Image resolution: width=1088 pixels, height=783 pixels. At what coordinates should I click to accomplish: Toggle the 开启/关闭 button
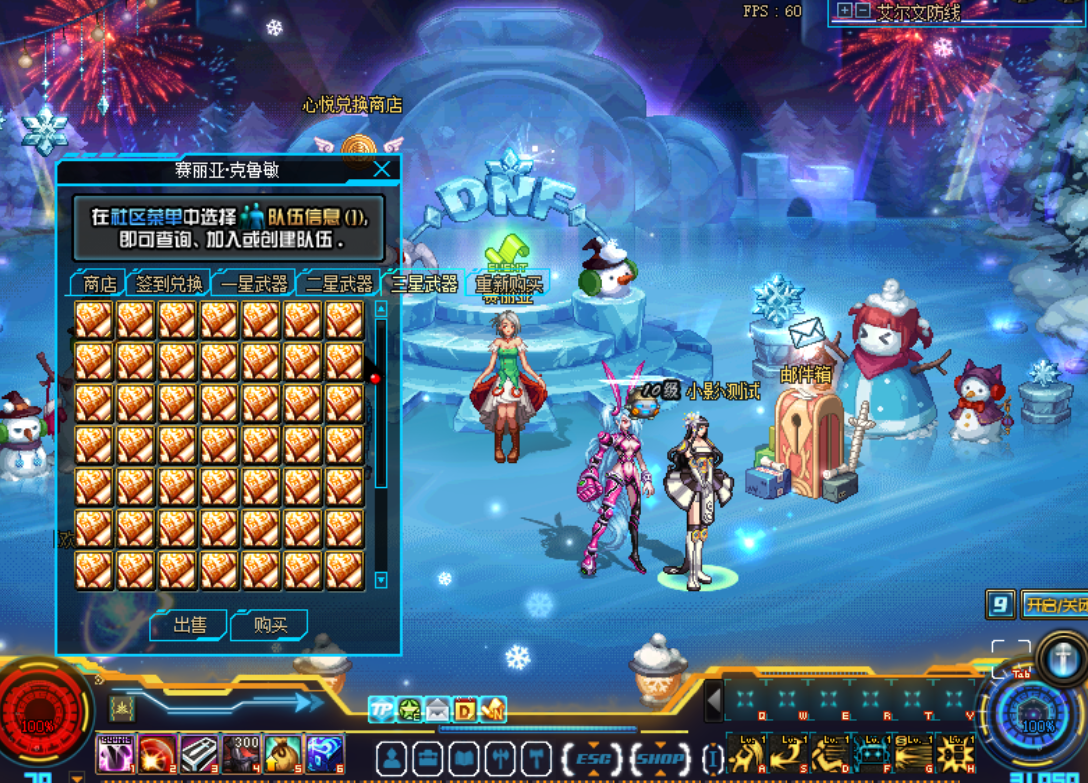point(1054,605)
